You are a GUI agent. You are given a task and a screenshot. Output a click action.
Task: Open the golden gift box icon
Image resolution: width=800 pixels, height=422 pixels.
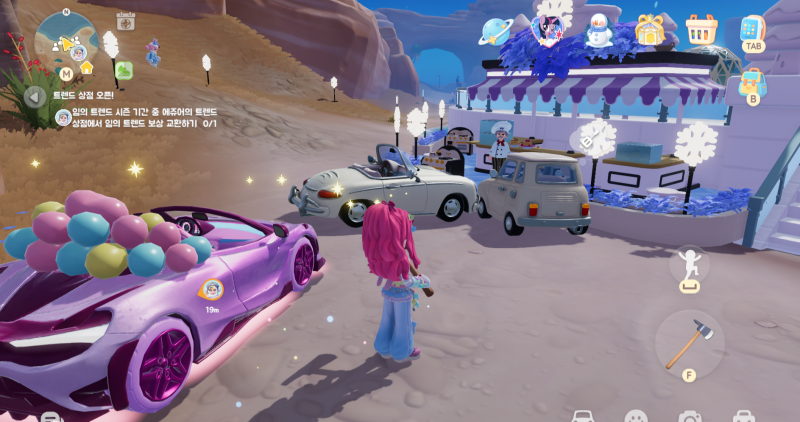pos(651,31)
